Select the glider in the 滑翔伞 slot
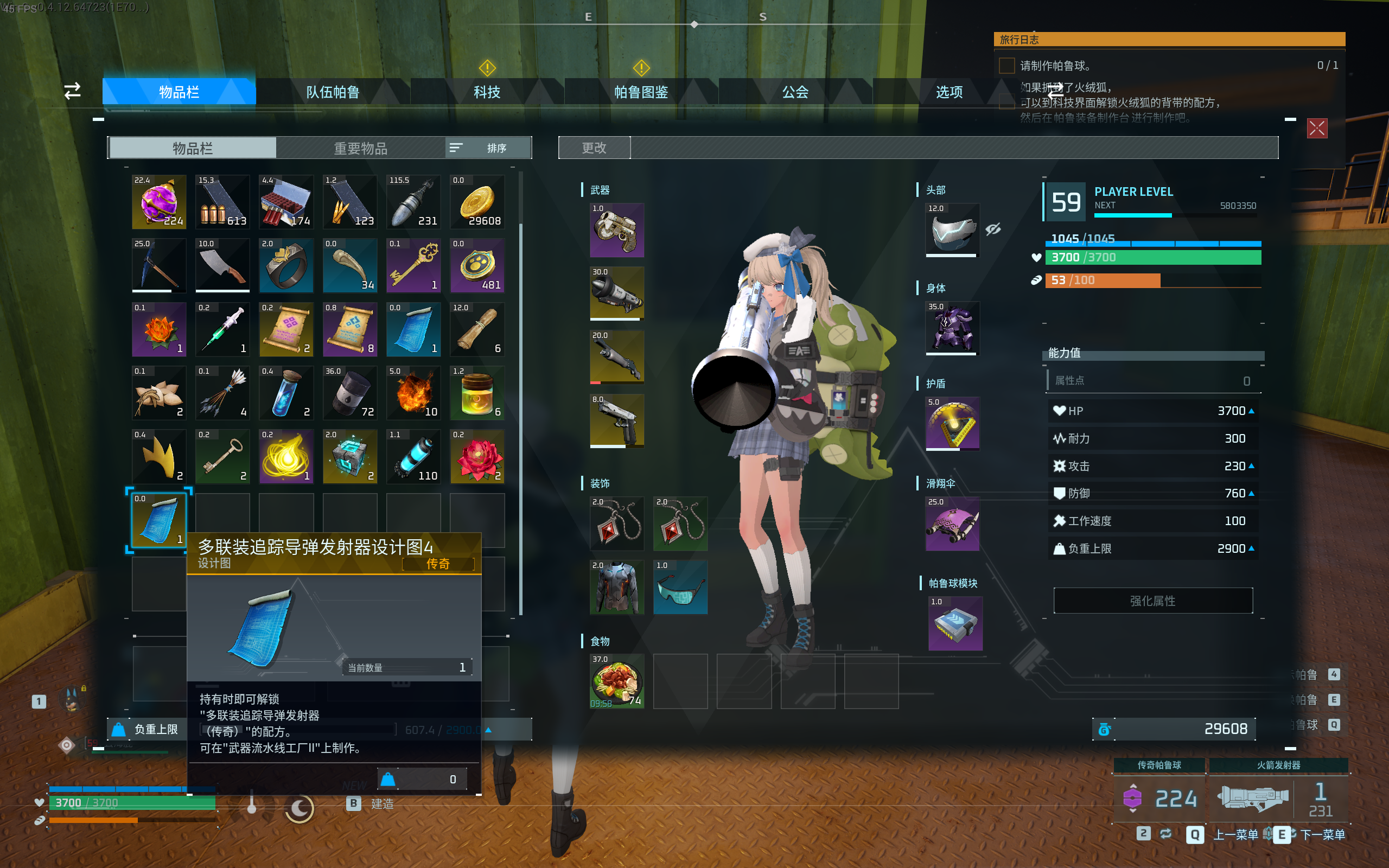 (x=952, y=524)
